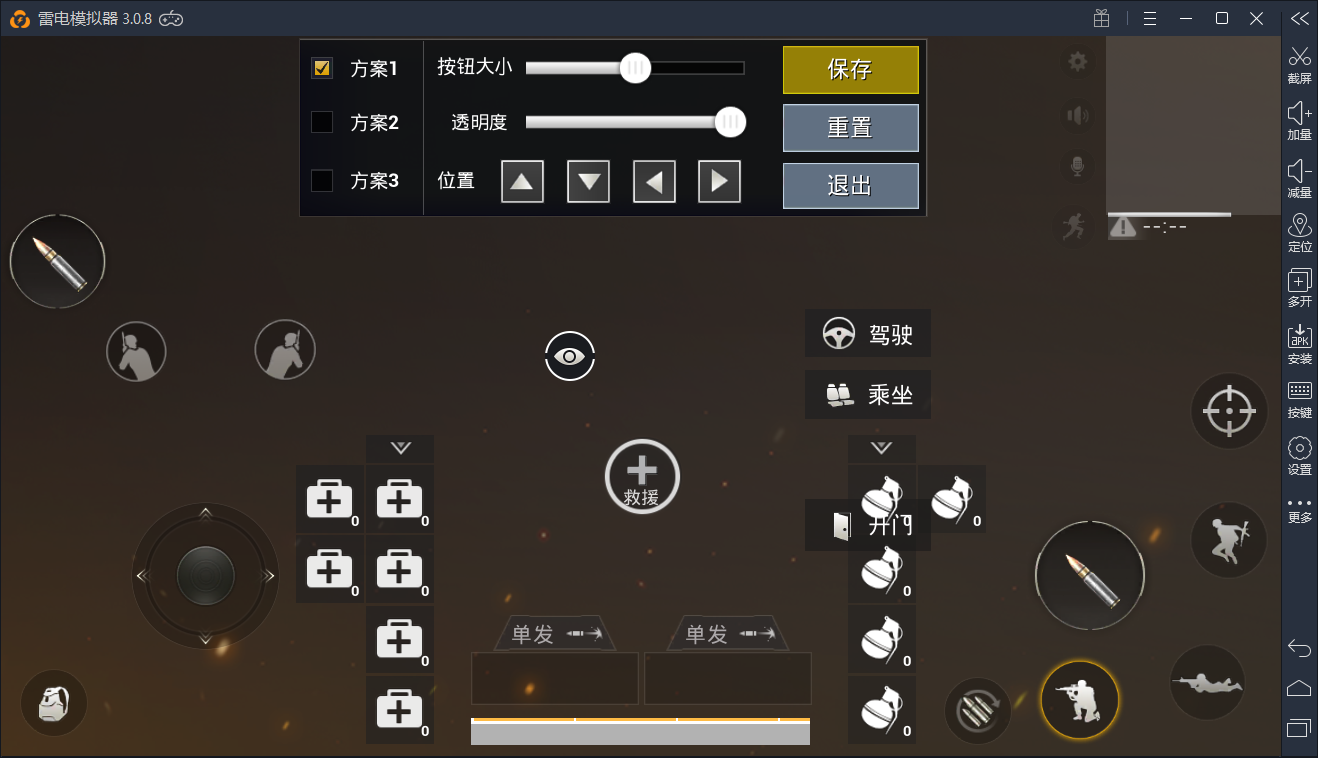
Task: Click the 保存 save button
Action: (x=850, y=70)
